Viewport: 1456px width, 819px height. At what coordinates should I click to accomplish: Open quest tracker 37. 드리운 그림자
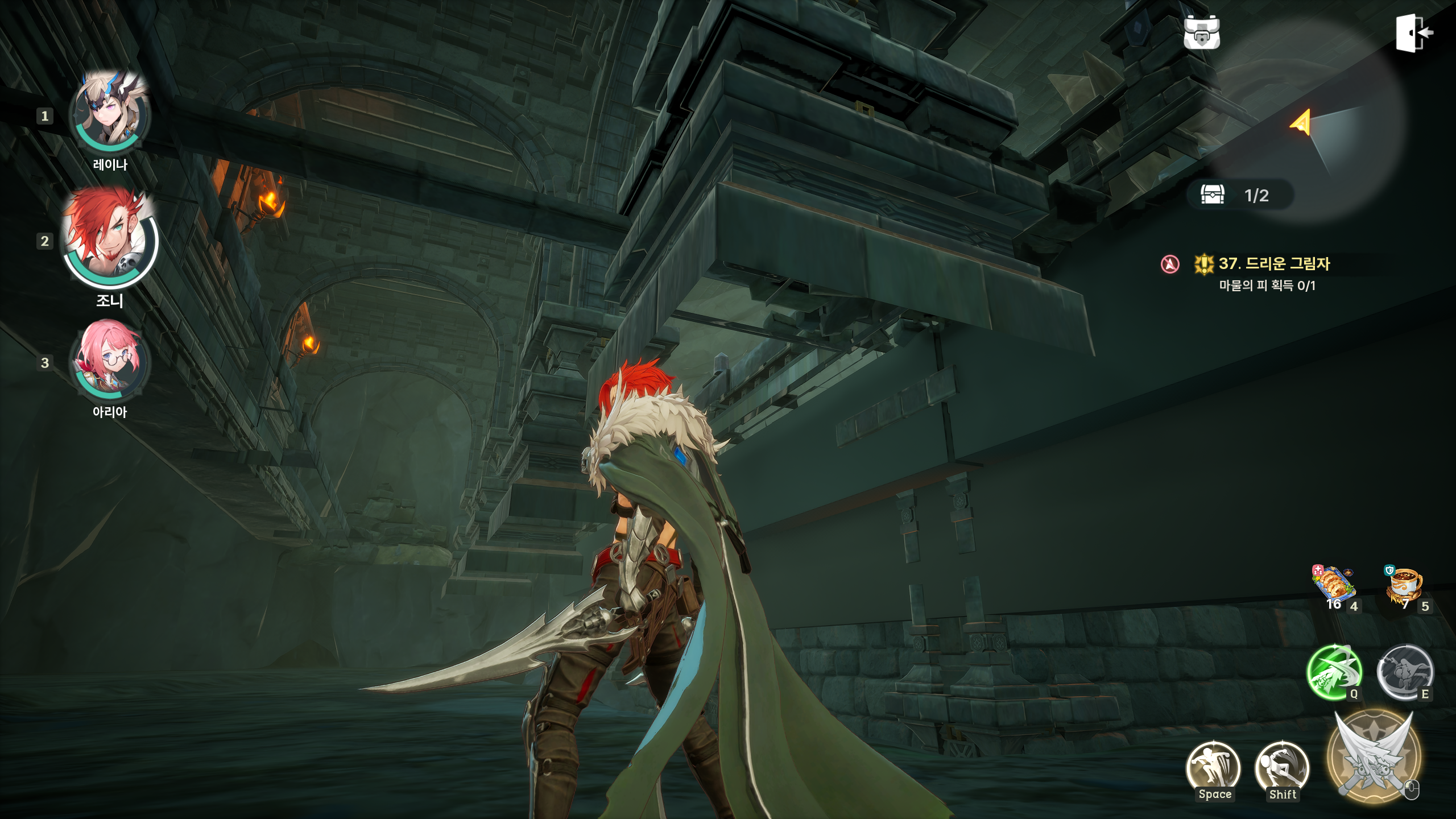(x=1274, y=264)
